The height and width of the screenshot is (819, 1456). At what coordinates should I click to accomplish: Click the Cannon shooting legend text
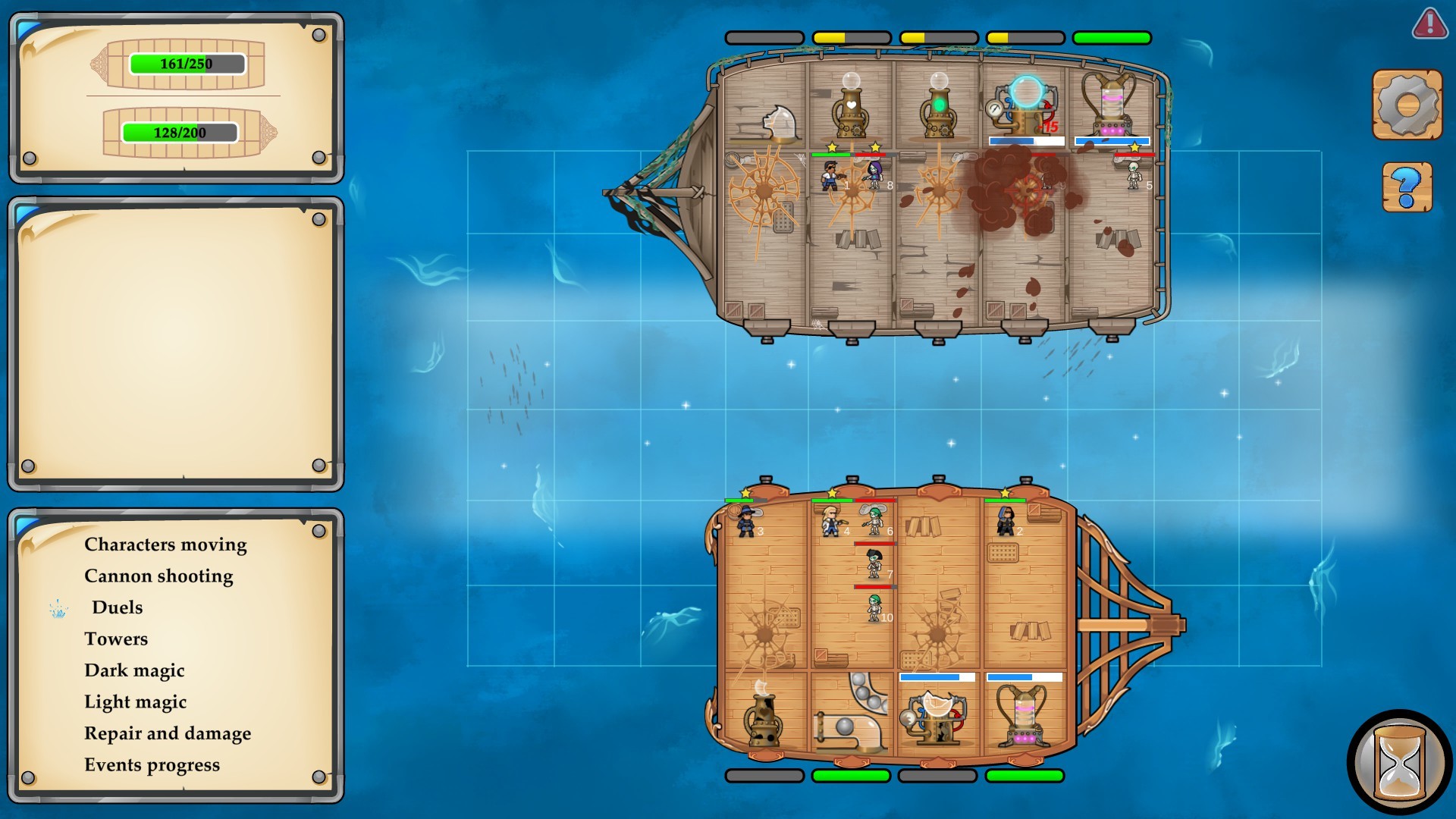(x=158, y=576)
